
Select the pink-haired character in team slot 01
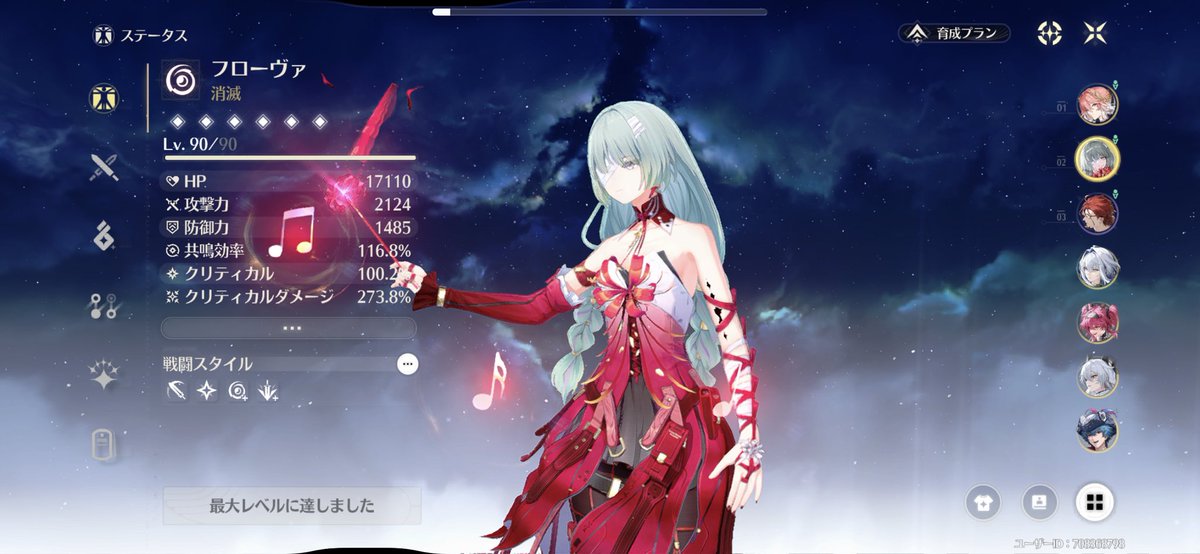pyautogui.click(x=1097, y=104)
